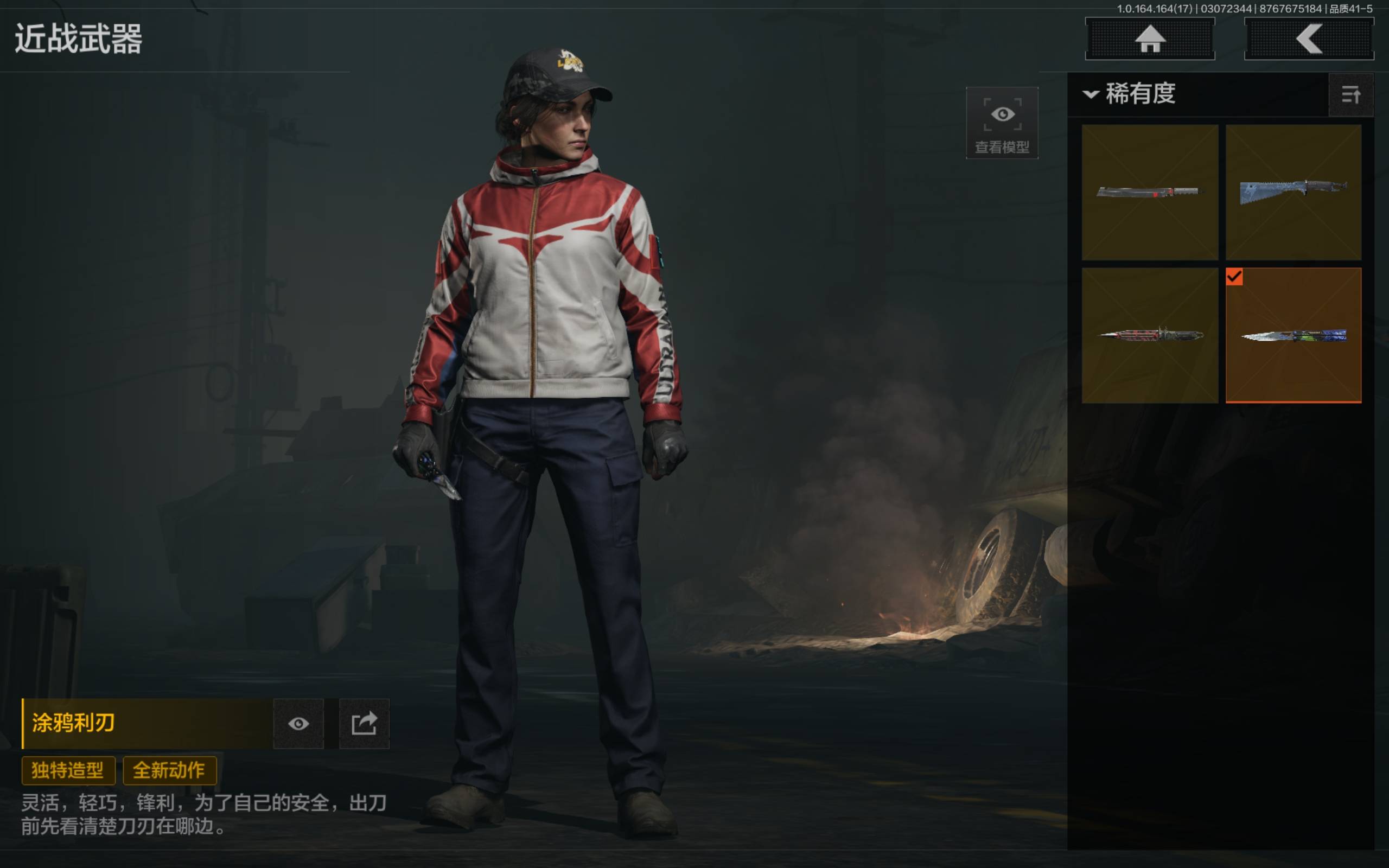The image size is (1389, 868).
Task: Preview 涂鸦利刃 with the eye icon
Action: click(x=298, y=723)
